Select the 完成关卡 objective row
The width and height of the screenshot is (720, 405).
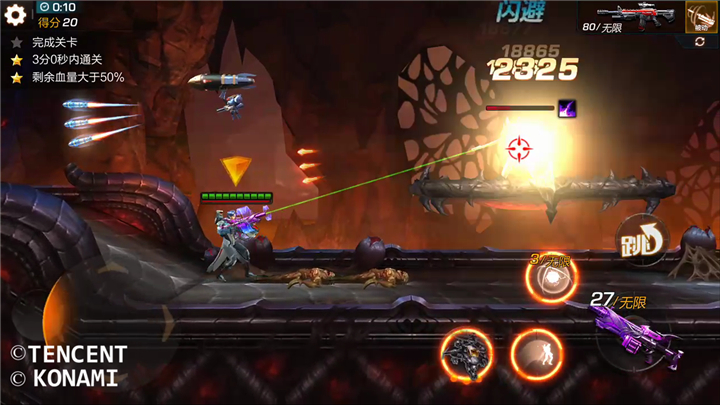click(58, 43)
